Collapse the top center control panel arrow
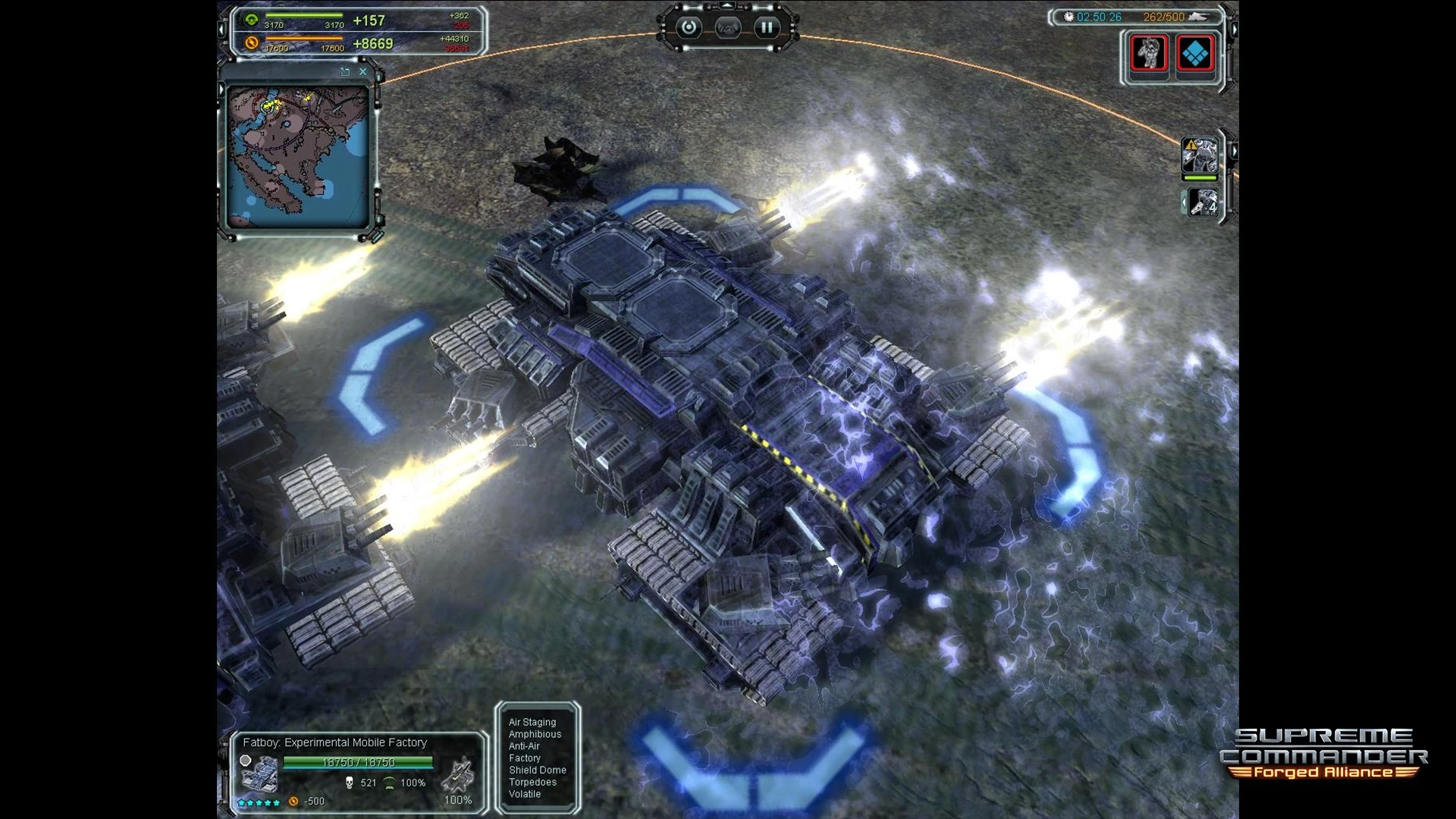Image resolution: width=1456 pixels, height=819 pixels. pos(727,6)
